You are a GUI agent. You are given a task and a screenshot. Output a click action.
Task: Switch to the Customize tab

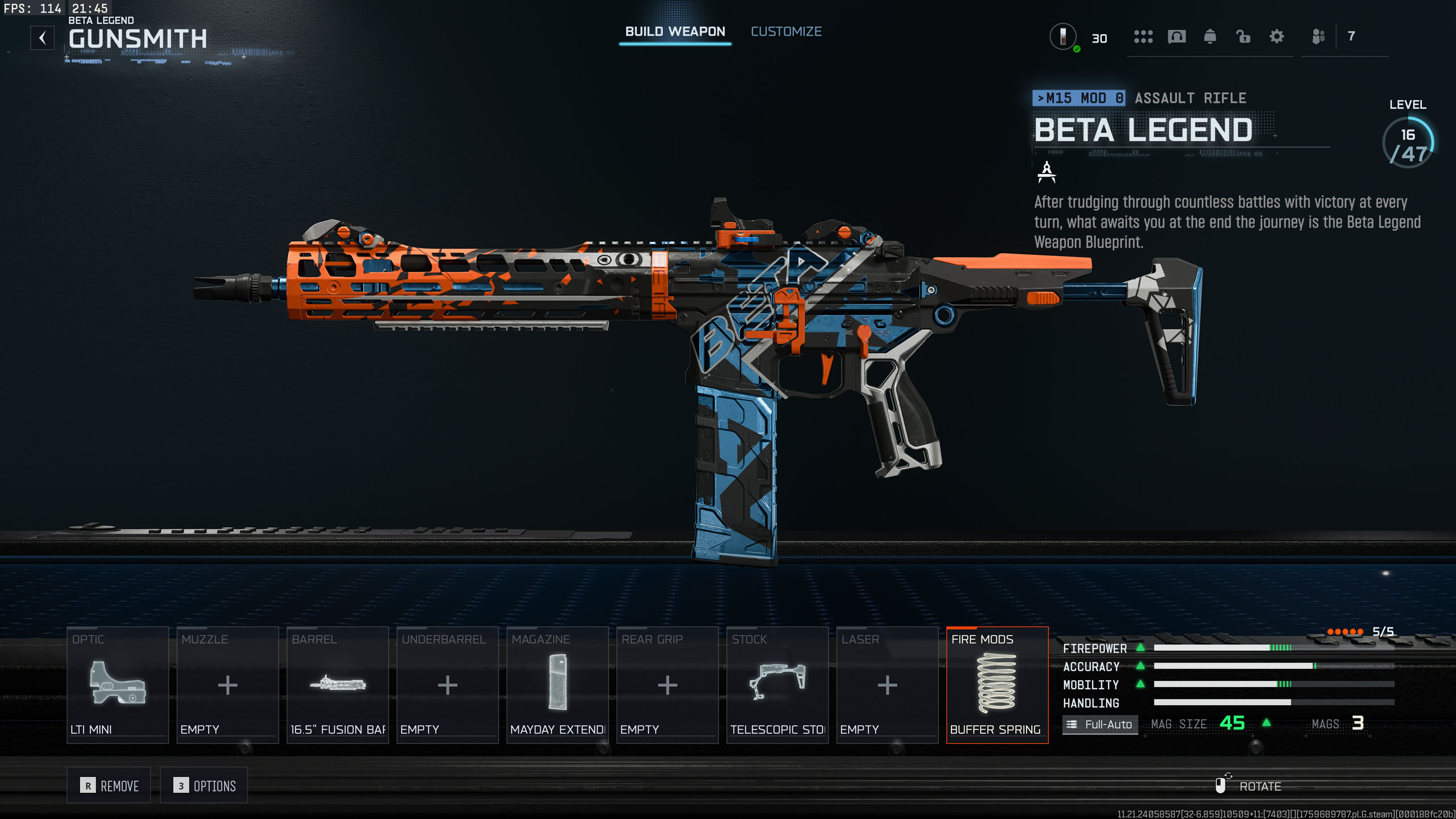point(786,32)
